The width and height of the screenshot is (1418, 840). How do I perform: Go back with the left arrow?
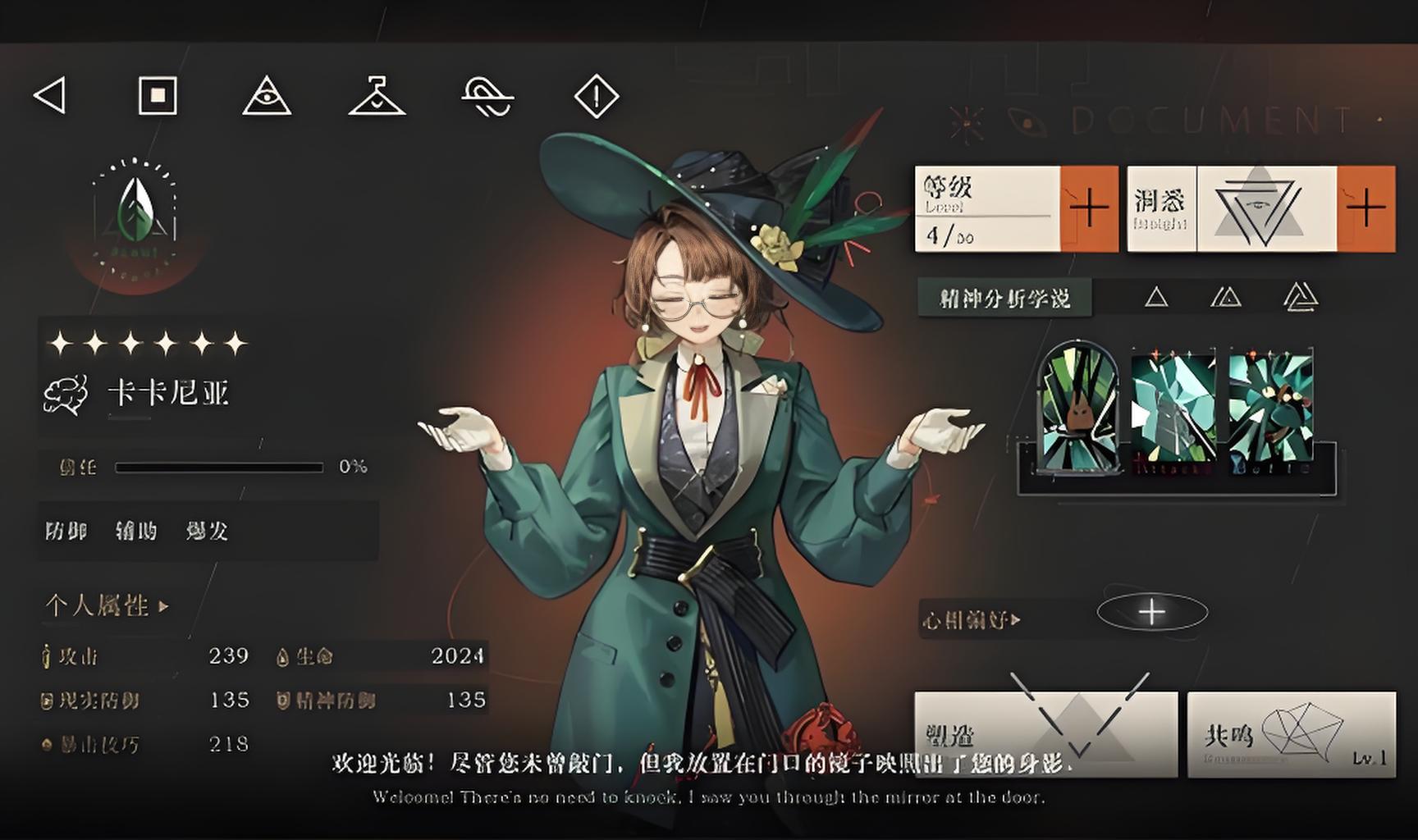50,96
